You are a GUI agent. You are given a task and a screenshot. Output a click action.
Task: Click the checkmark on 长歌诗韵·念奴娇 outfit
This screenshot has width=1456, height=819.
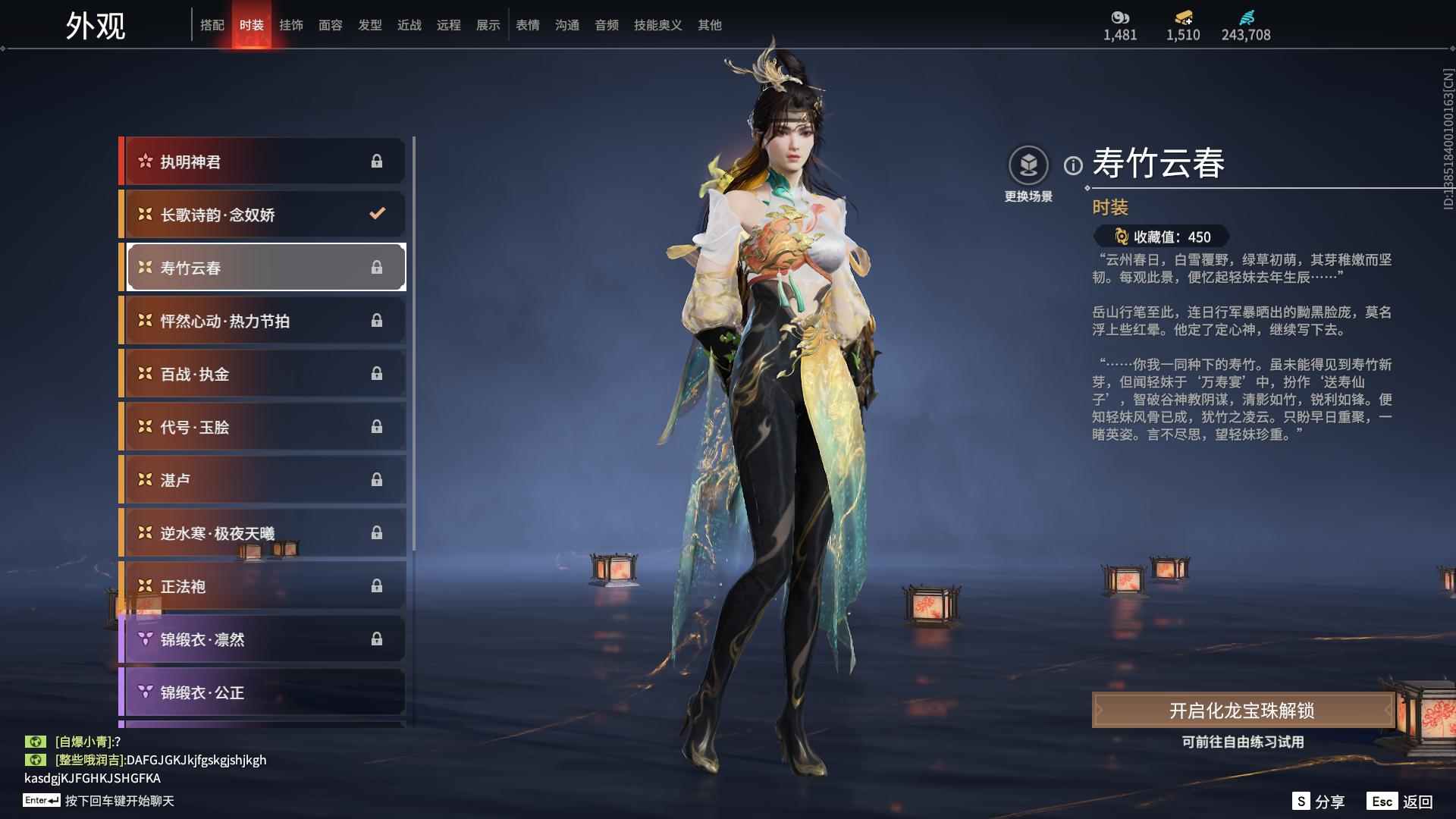click(377, 214)
